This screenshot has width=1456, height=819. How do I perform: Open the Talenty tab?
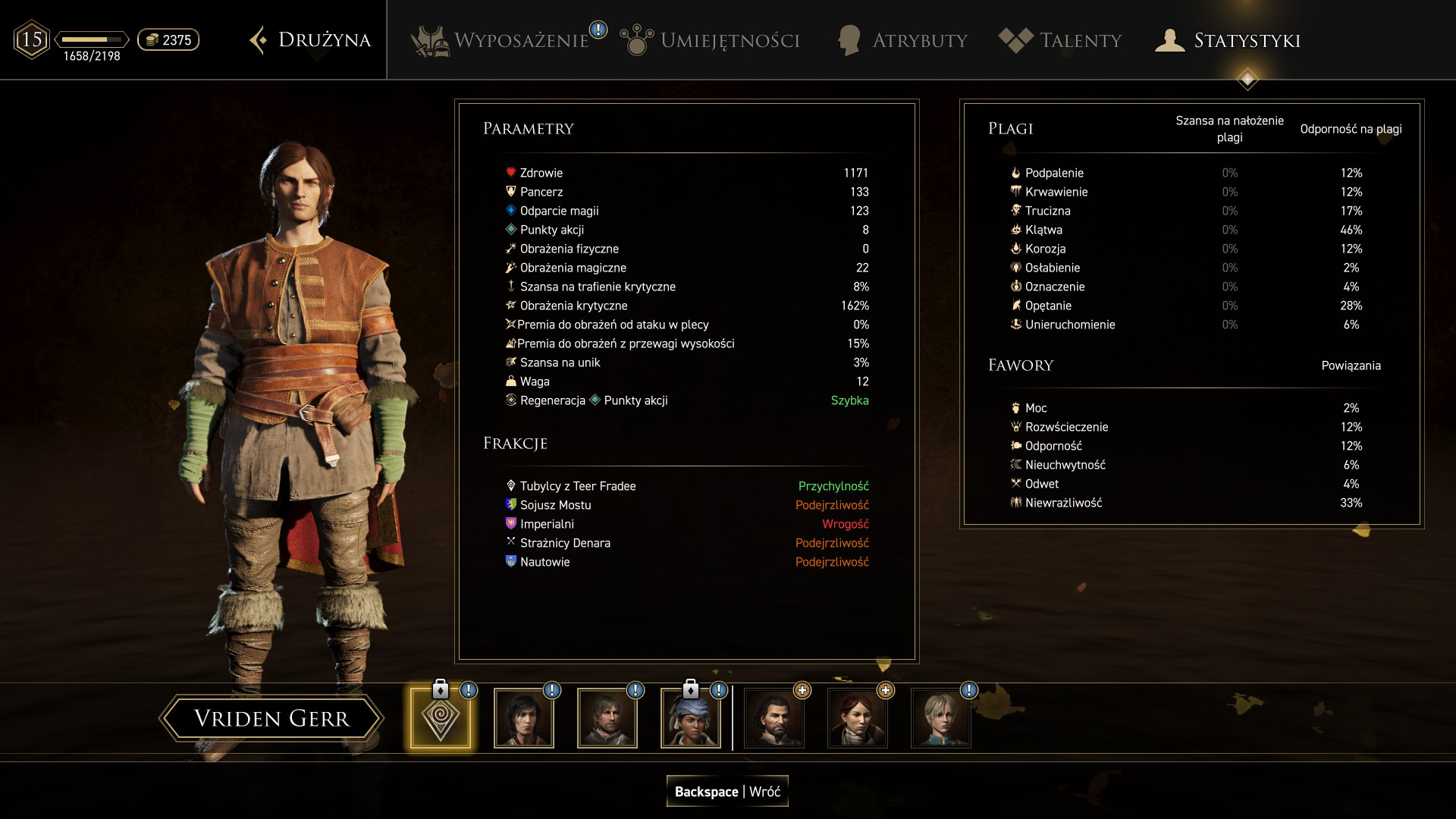1061,40
